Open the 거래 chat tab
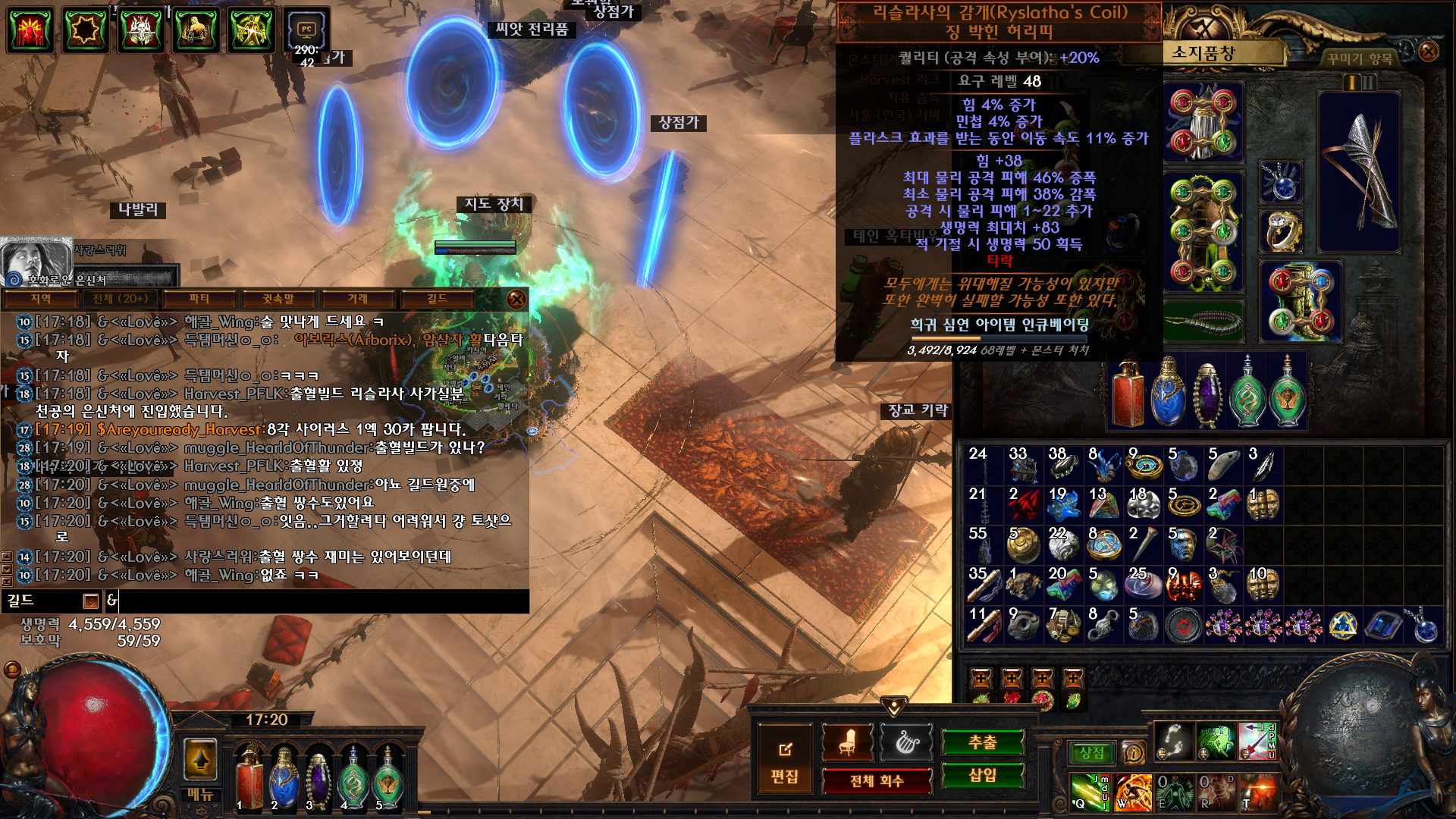The width and height of the screenshot is (1456, 819). pyautogui.click(x=357, y=299)
